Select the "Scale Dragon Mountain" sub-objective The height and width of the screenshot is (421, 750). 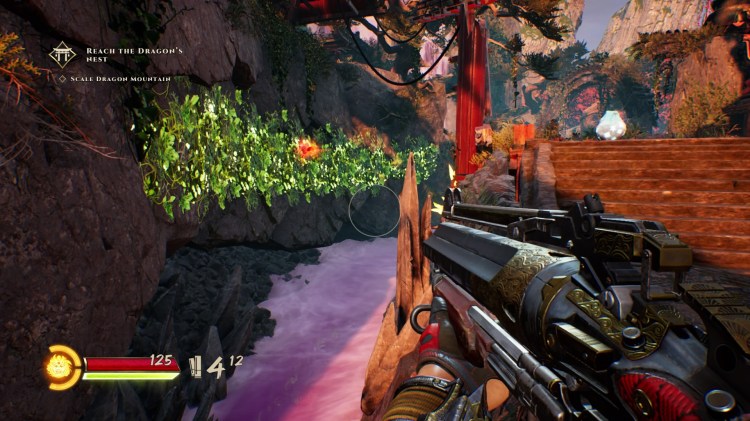coord(113,79)
